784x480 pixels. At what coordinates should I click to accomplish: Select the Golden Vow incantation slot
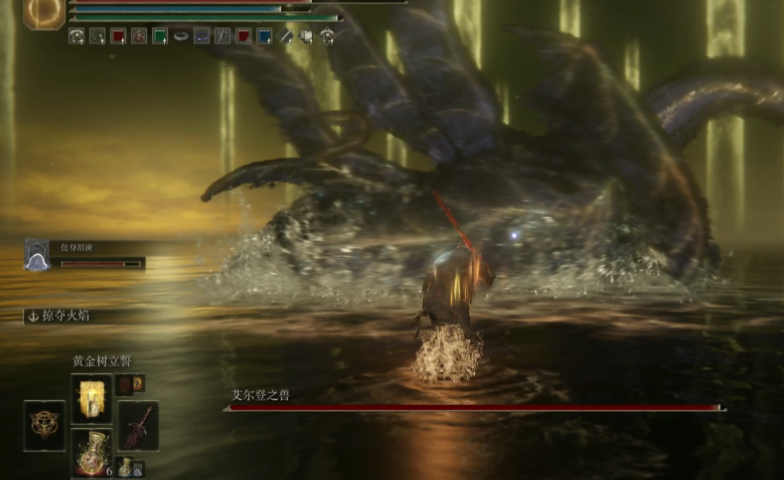(x=90, y=397)
